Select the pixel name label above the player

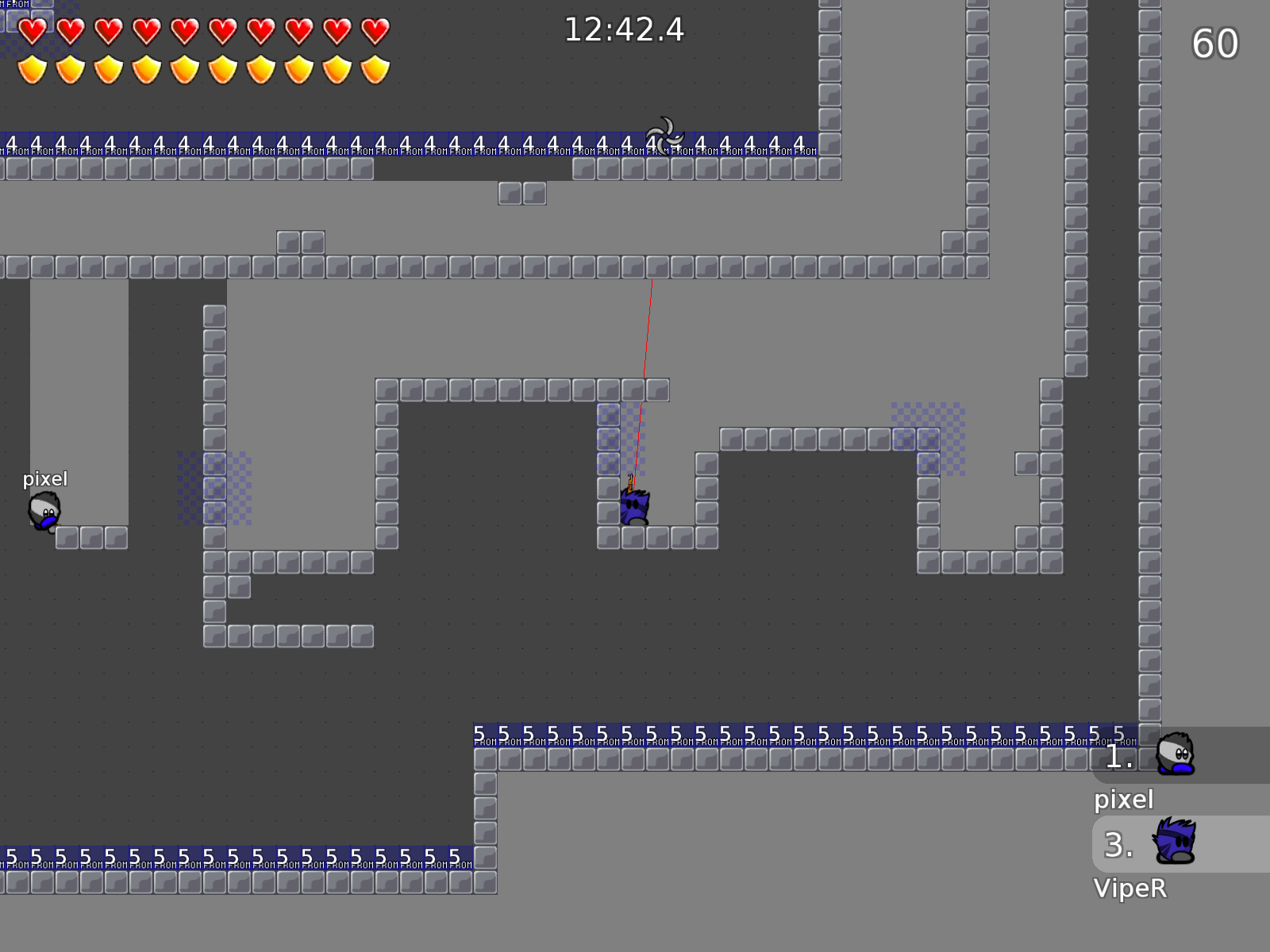point(45,478)
